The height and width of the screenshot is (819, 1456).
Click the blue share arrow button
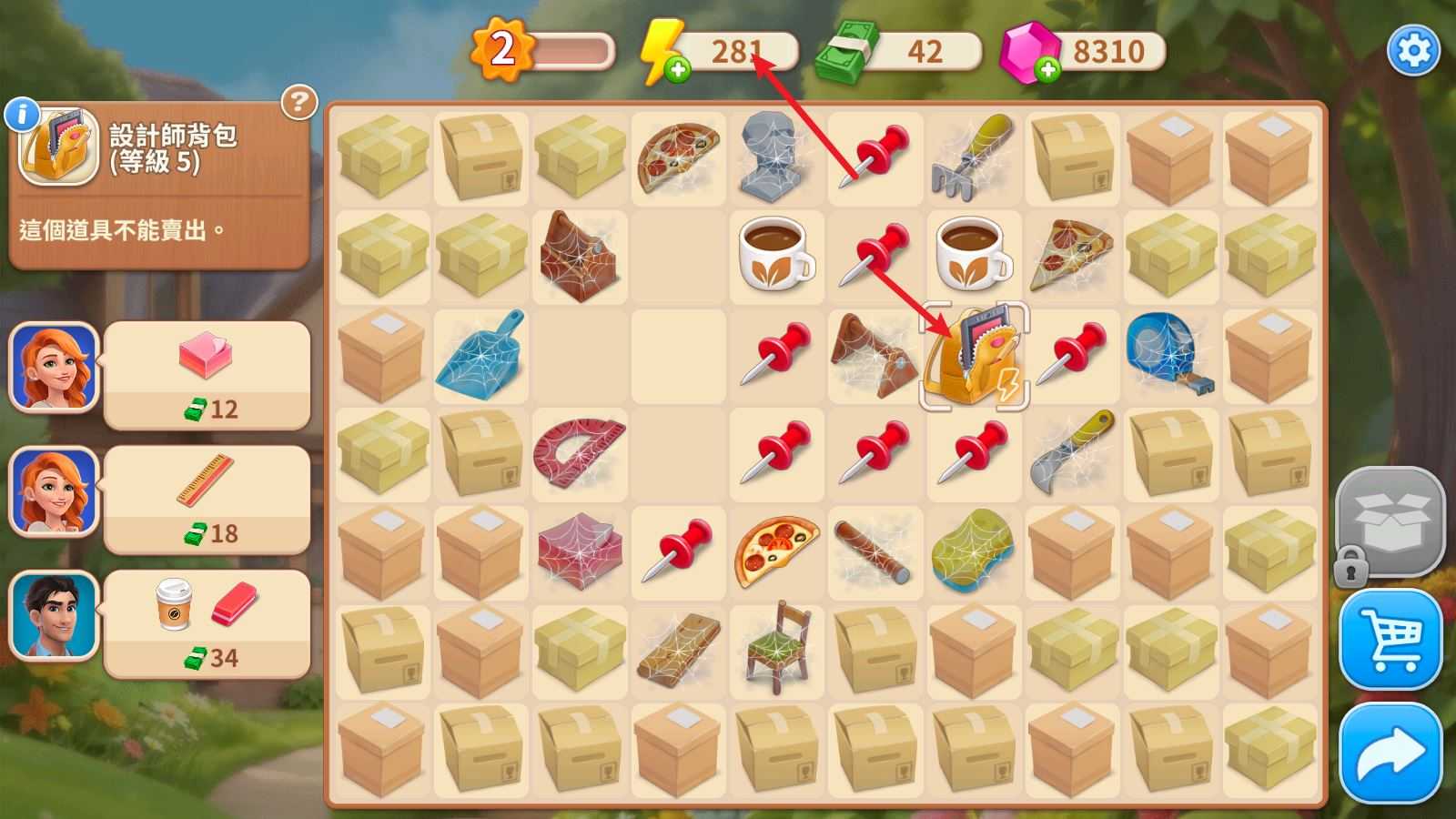(x=1390, y=753)
